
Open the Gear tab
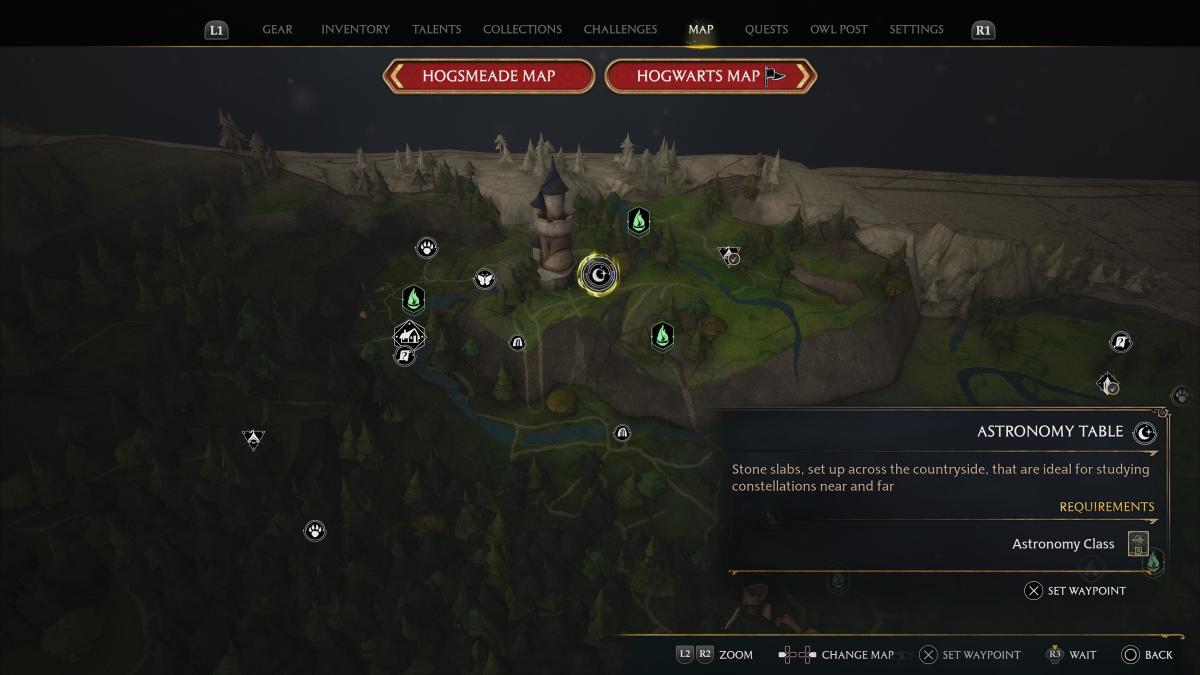[x=277, y=29]
